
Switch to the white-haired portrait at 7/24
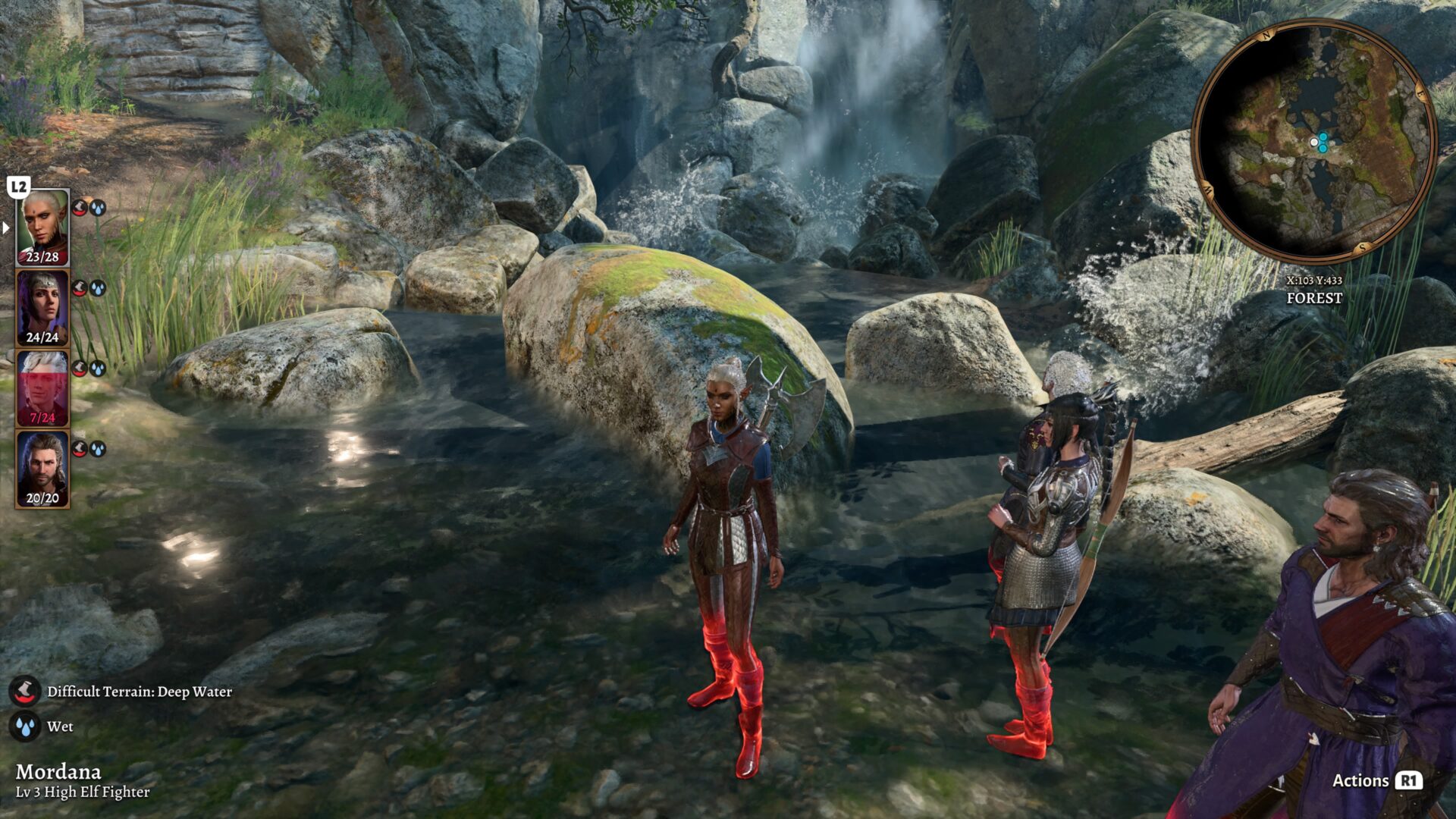coord(42,388)
